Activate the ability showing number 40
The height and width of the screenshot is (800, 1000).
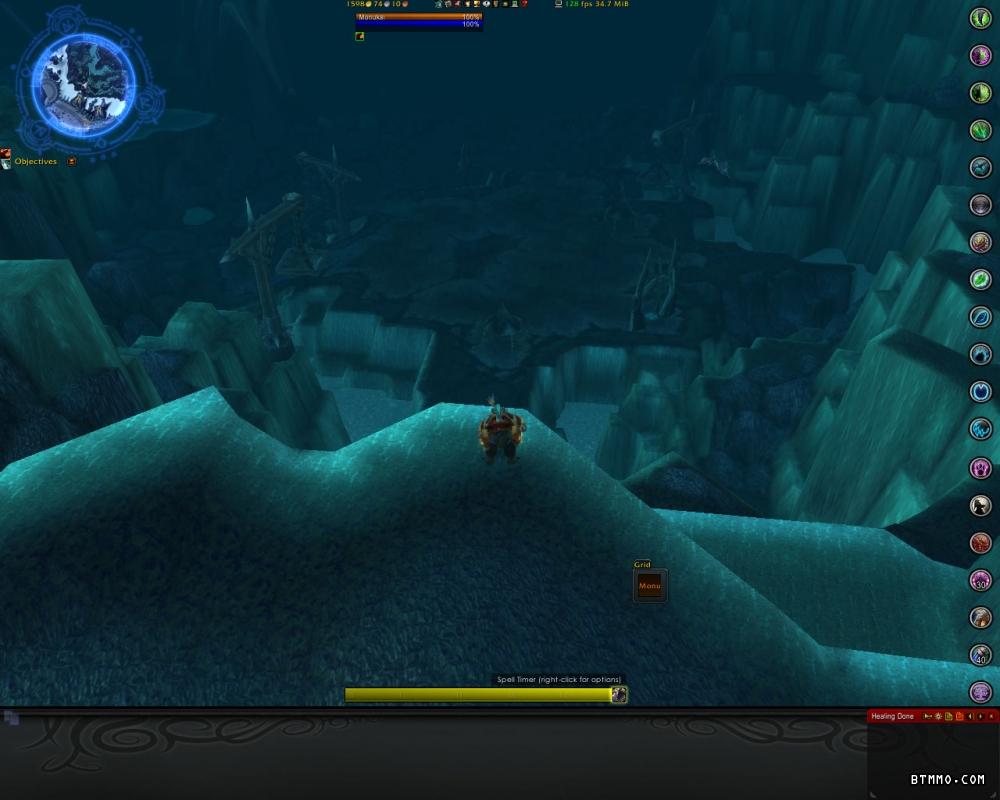tap(981, 655)
